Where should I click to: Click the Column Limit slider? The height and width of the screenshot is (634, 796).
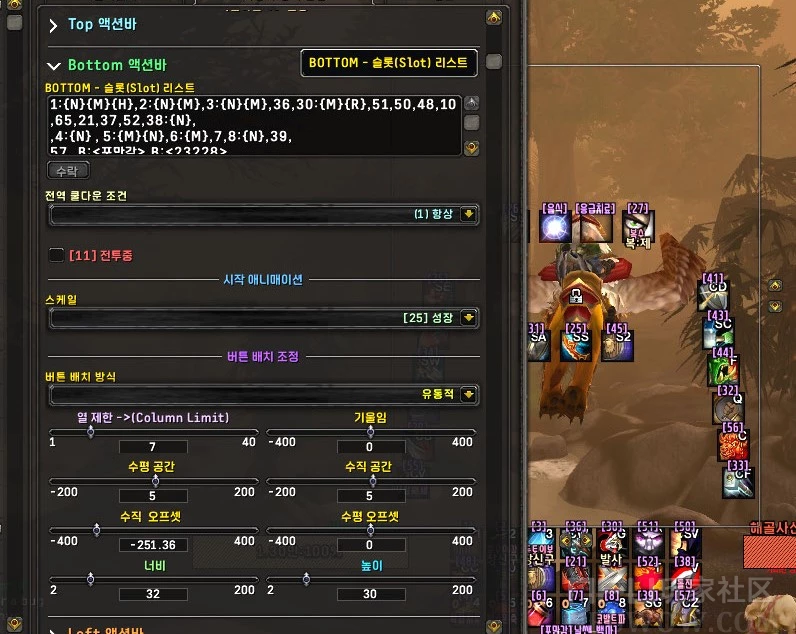tap(153, 432)
